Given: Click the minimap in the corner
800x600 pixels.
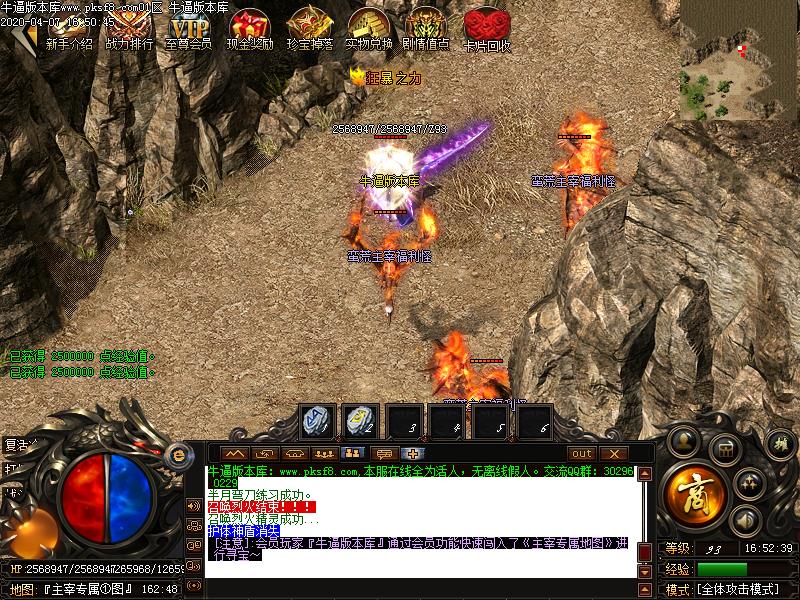Looking at the screenshot, I should tap(738, 58).
